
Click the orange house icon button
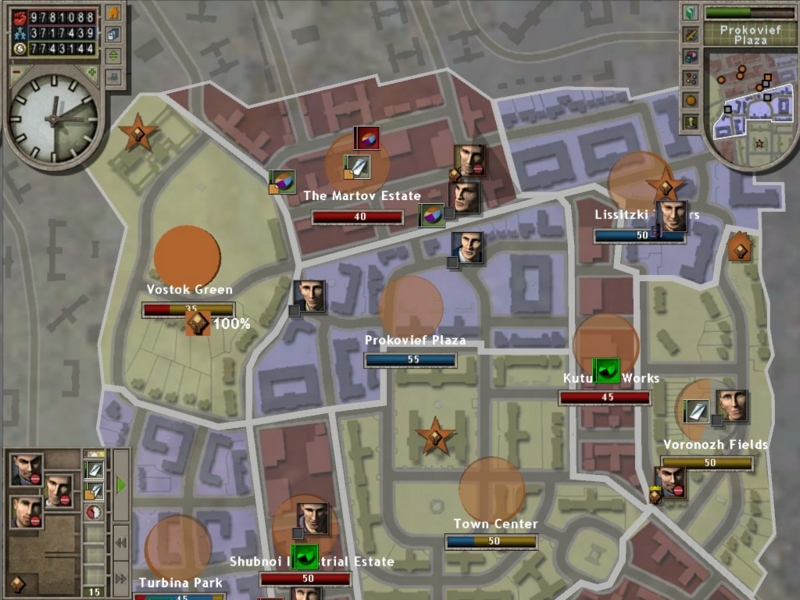(112, 14)
